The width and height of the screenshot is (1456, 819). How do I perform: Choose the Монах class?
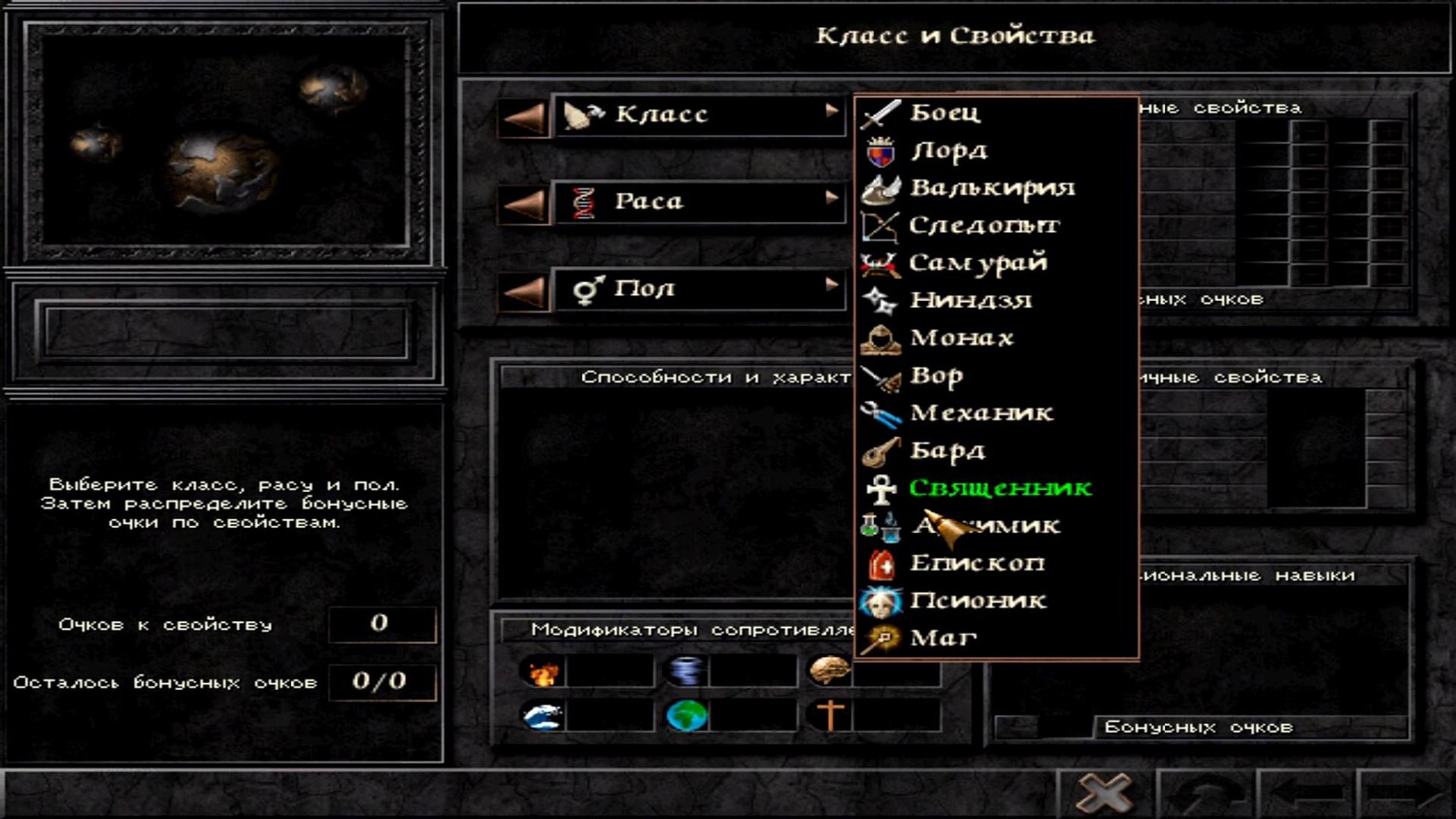pos(961,338)
